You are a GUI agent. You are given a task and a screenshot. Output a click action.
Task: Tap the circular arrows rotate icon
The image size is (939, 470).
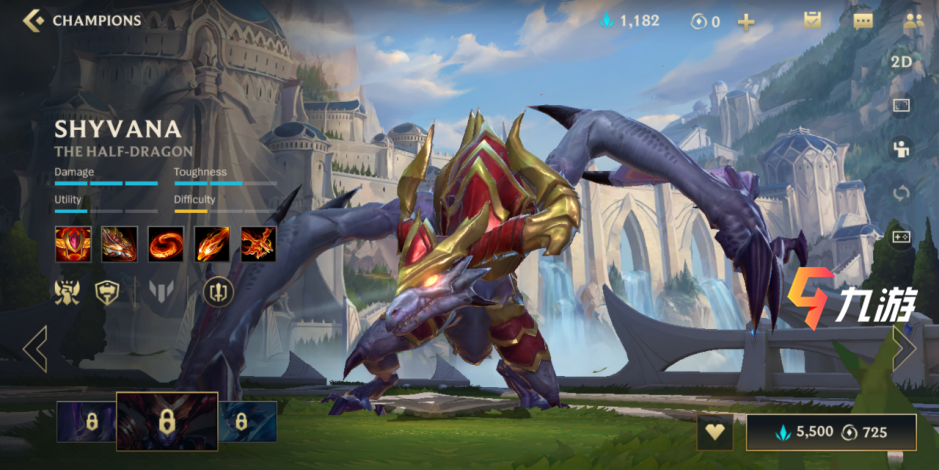[901, 193]
